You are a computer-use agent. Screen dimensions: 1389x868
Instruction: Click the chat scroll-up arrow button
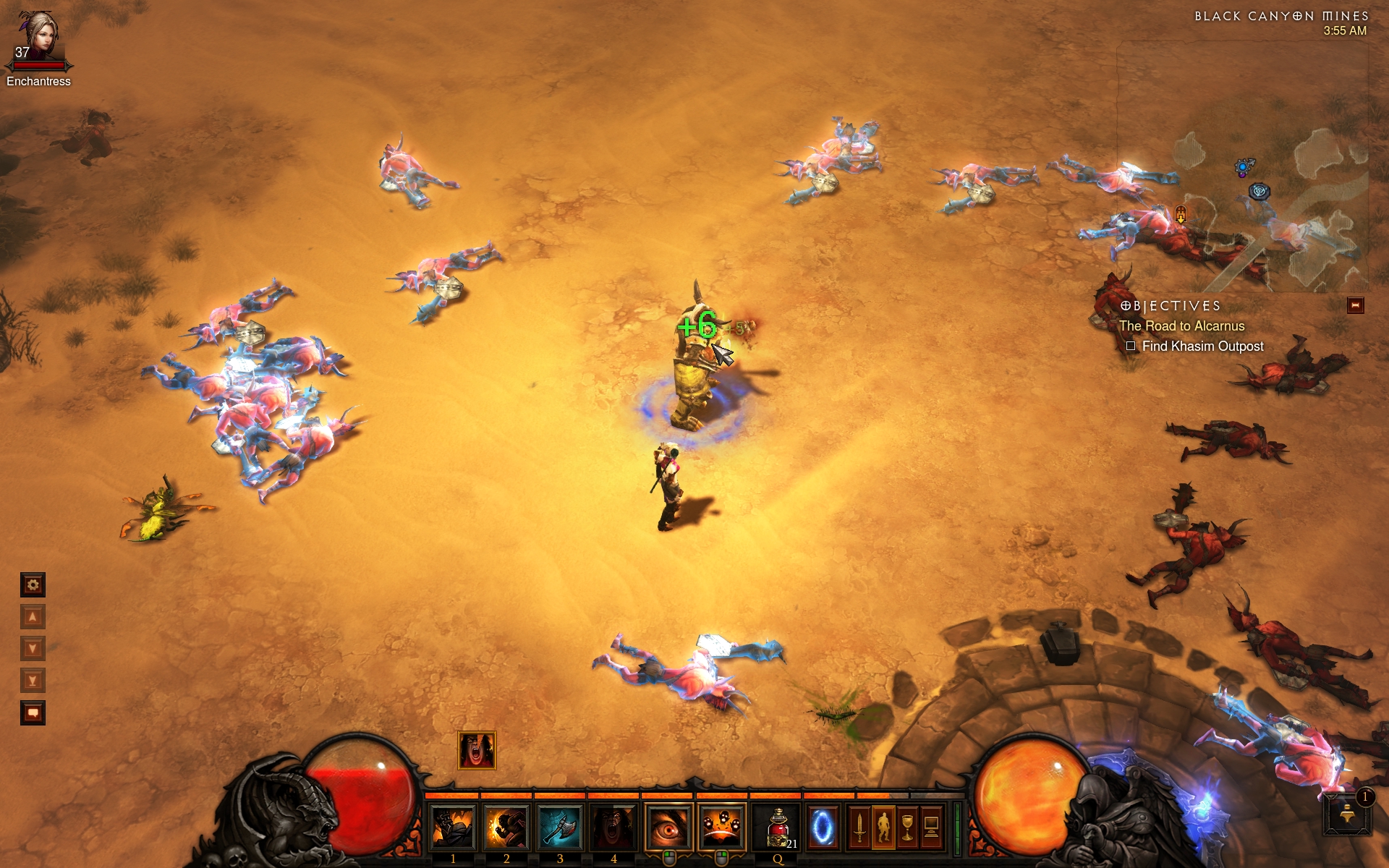(x=33, y=617)
